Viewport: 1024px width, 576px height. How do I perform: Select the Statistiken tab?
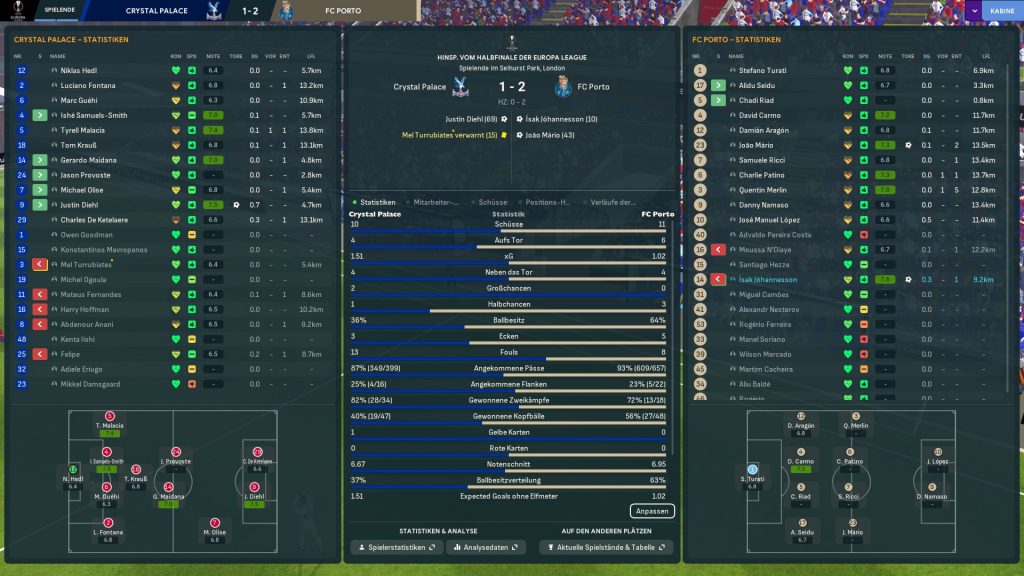[378, 202]
